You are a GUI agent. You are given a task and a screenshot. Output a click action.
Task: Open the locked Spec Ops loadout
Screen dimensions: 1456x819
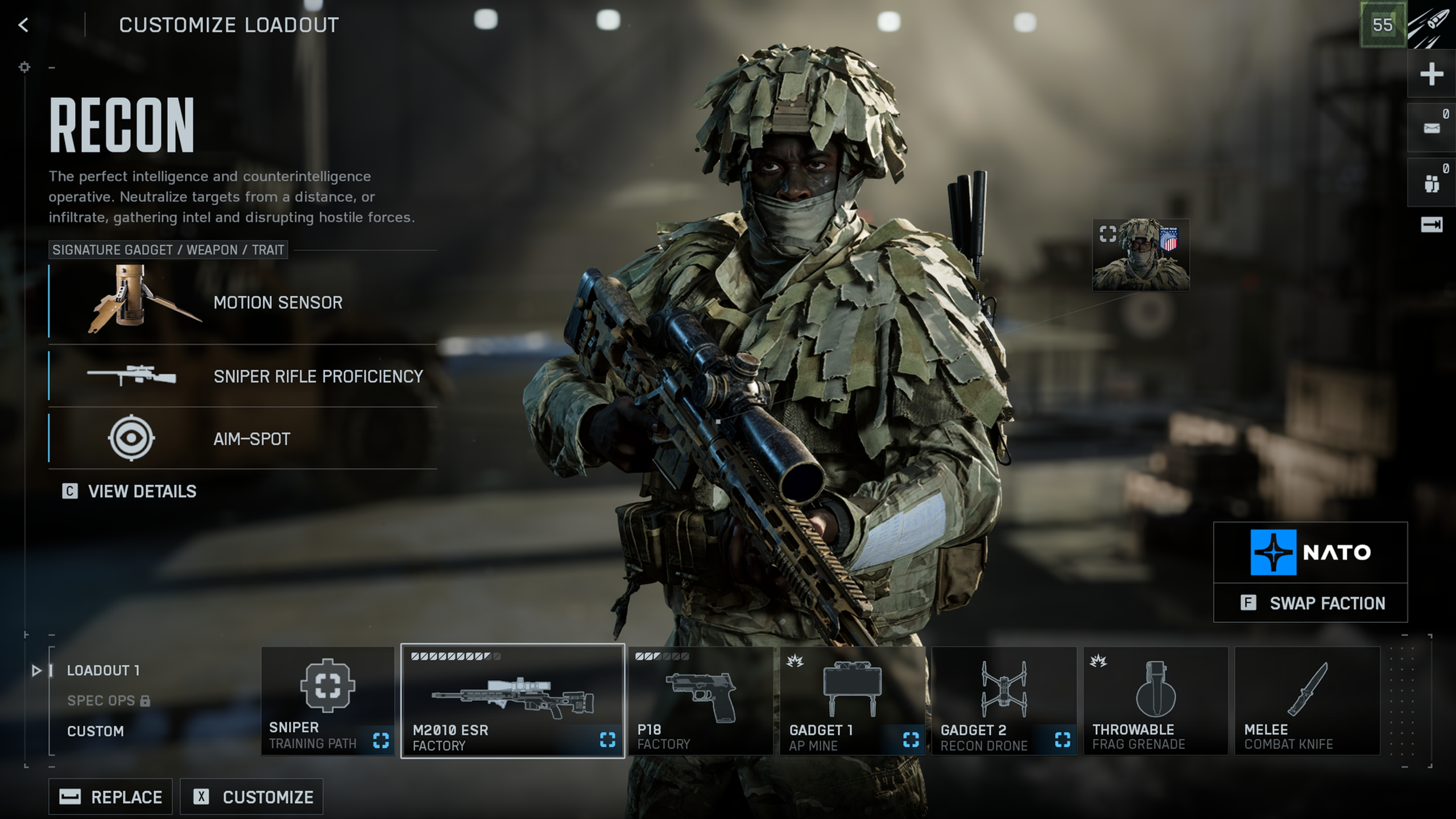(102, 701)
